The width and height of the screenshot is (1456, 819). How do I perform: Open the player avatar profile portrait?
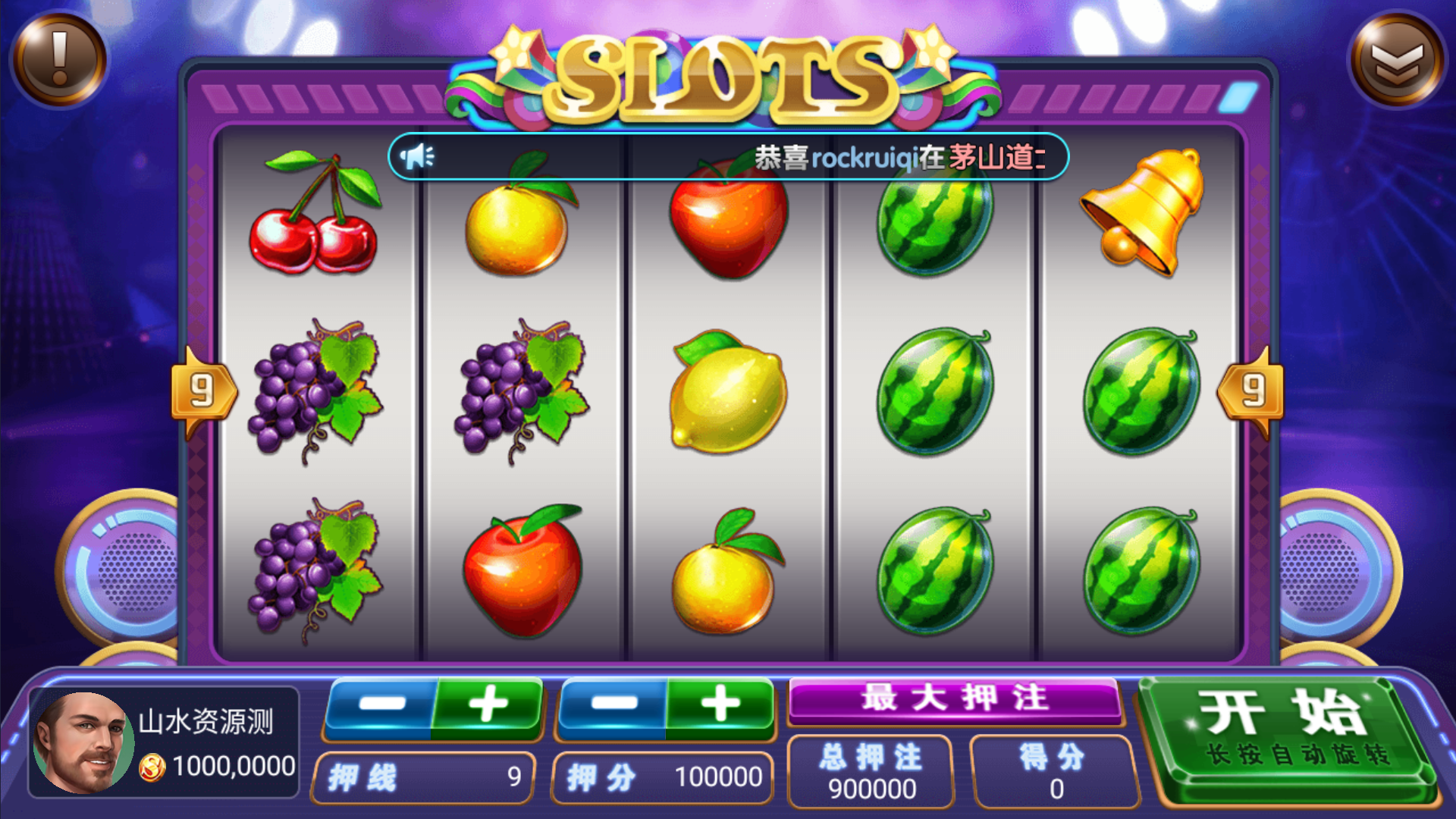(x=82, y=742)
